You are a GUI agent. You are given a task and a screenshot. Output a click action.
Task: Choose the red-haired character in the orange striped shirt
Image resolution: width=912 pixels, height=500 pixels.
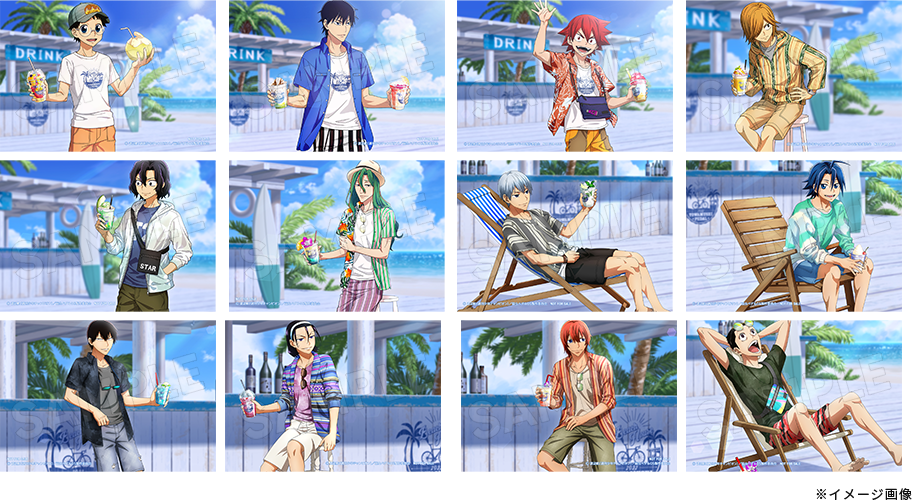[568, 396]
